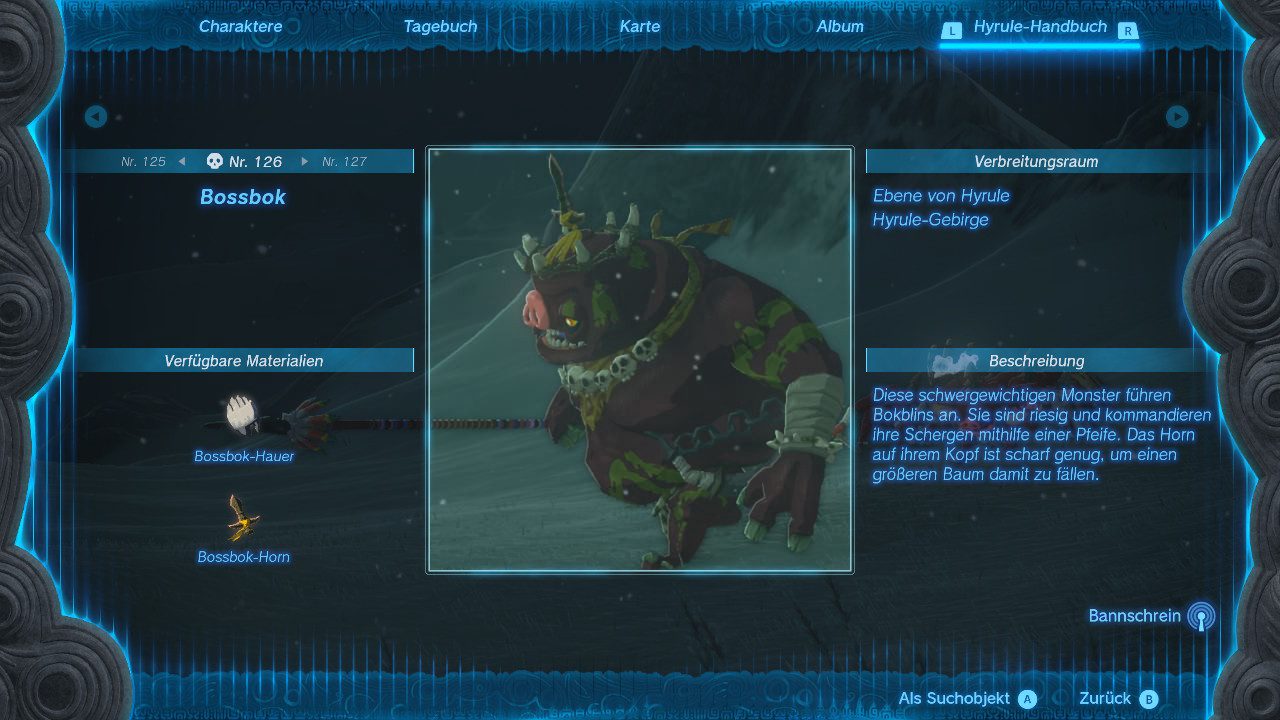1280x720 pixels.
Task: Go to the previous page arrow in top left
Action: (x=96, y=117)
